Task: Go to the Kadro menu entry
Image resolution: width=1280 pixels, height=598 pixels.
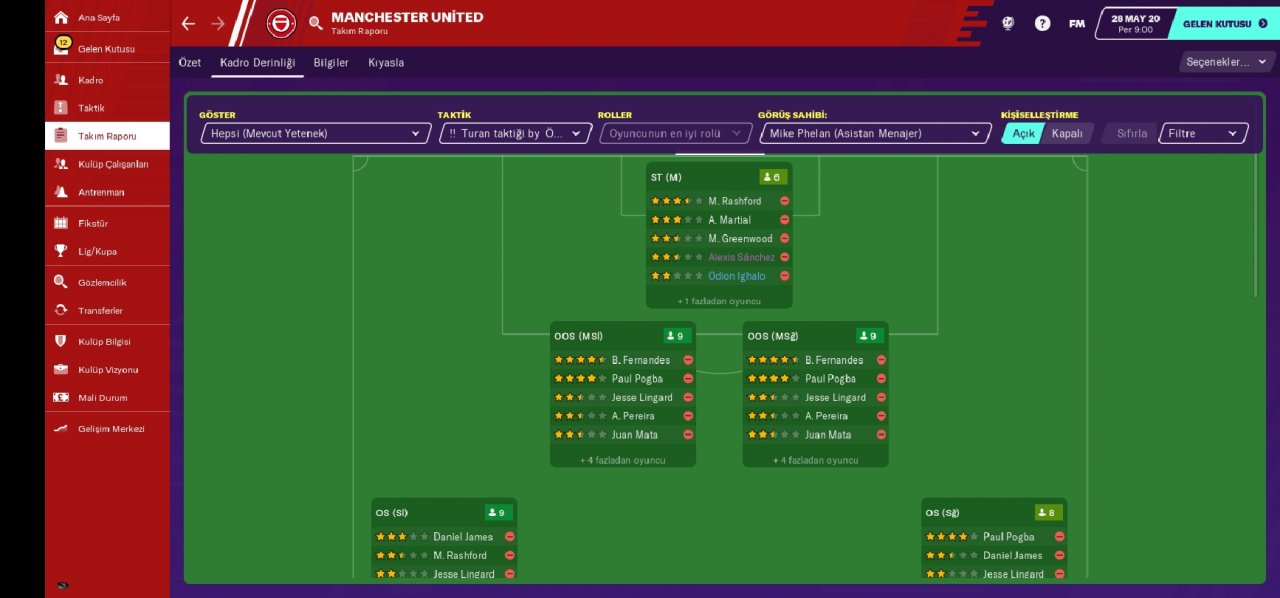Action: (91, 80)
